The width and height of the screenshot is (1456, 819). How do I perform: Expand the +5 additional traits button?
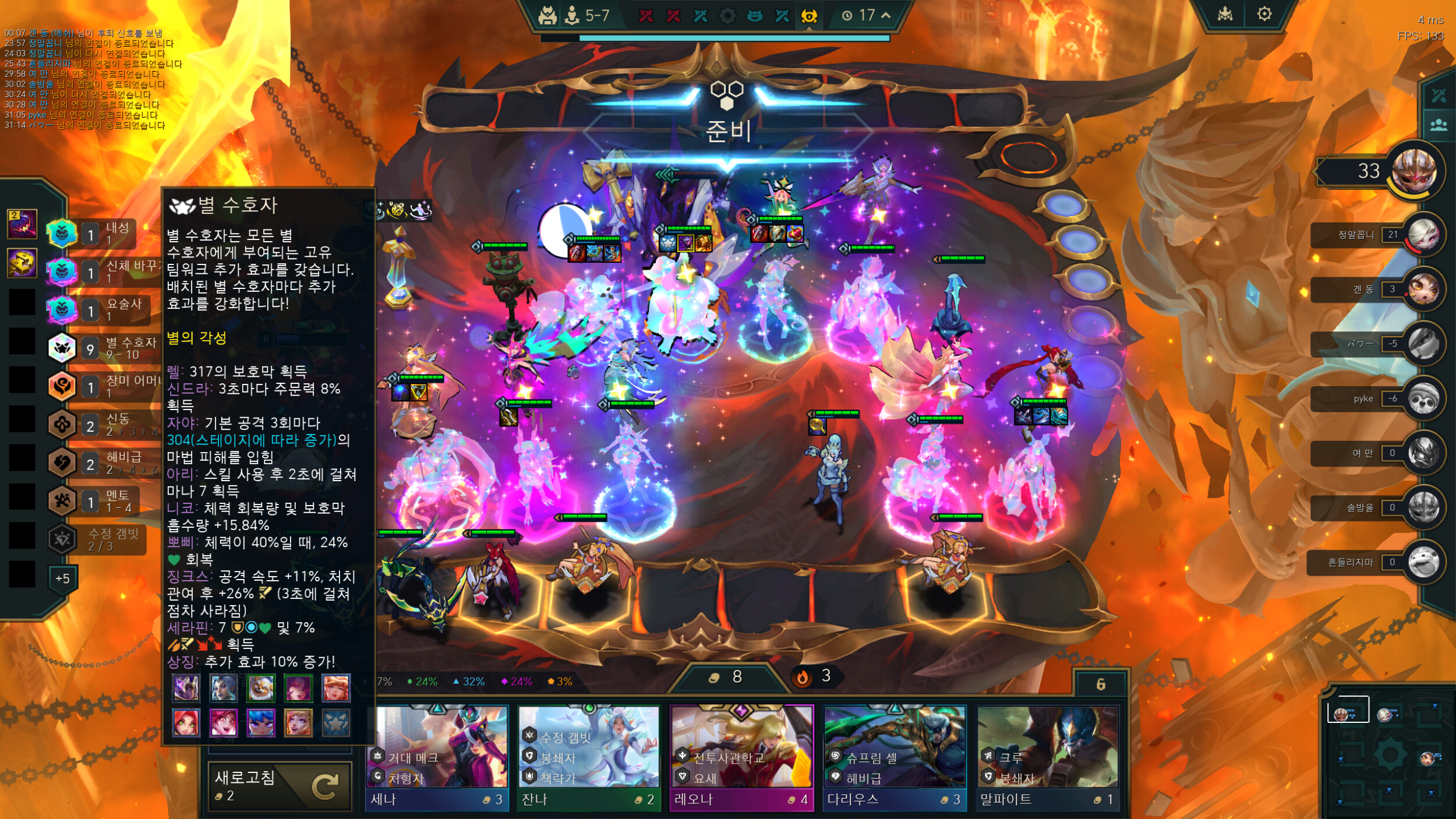click(x=62, y=578)
